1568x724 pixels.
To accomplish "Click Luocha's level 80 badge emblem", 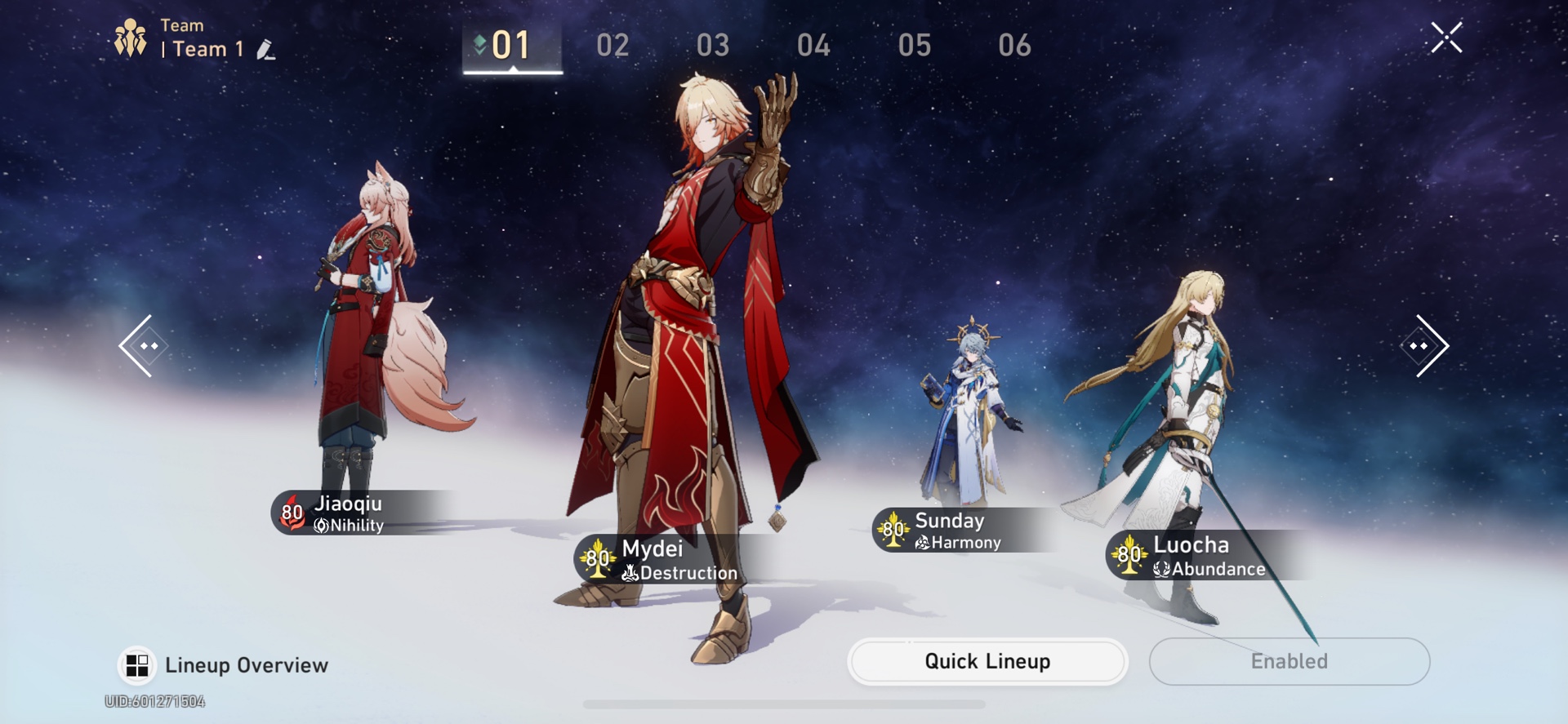I will pos(1129,555).
